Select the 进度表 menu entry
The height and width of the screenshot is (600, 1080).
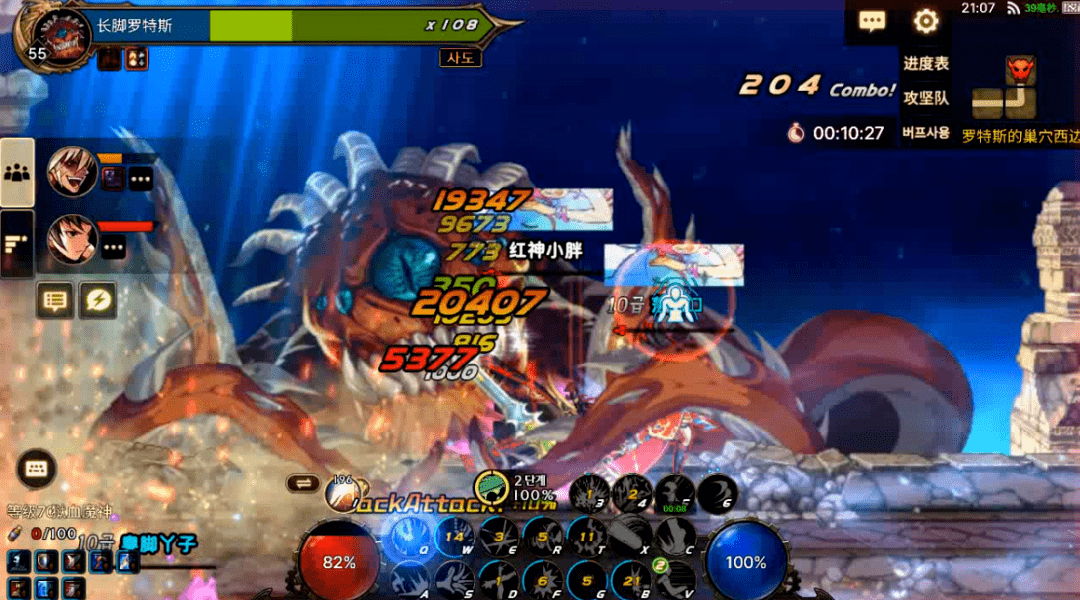coord(926,63)
